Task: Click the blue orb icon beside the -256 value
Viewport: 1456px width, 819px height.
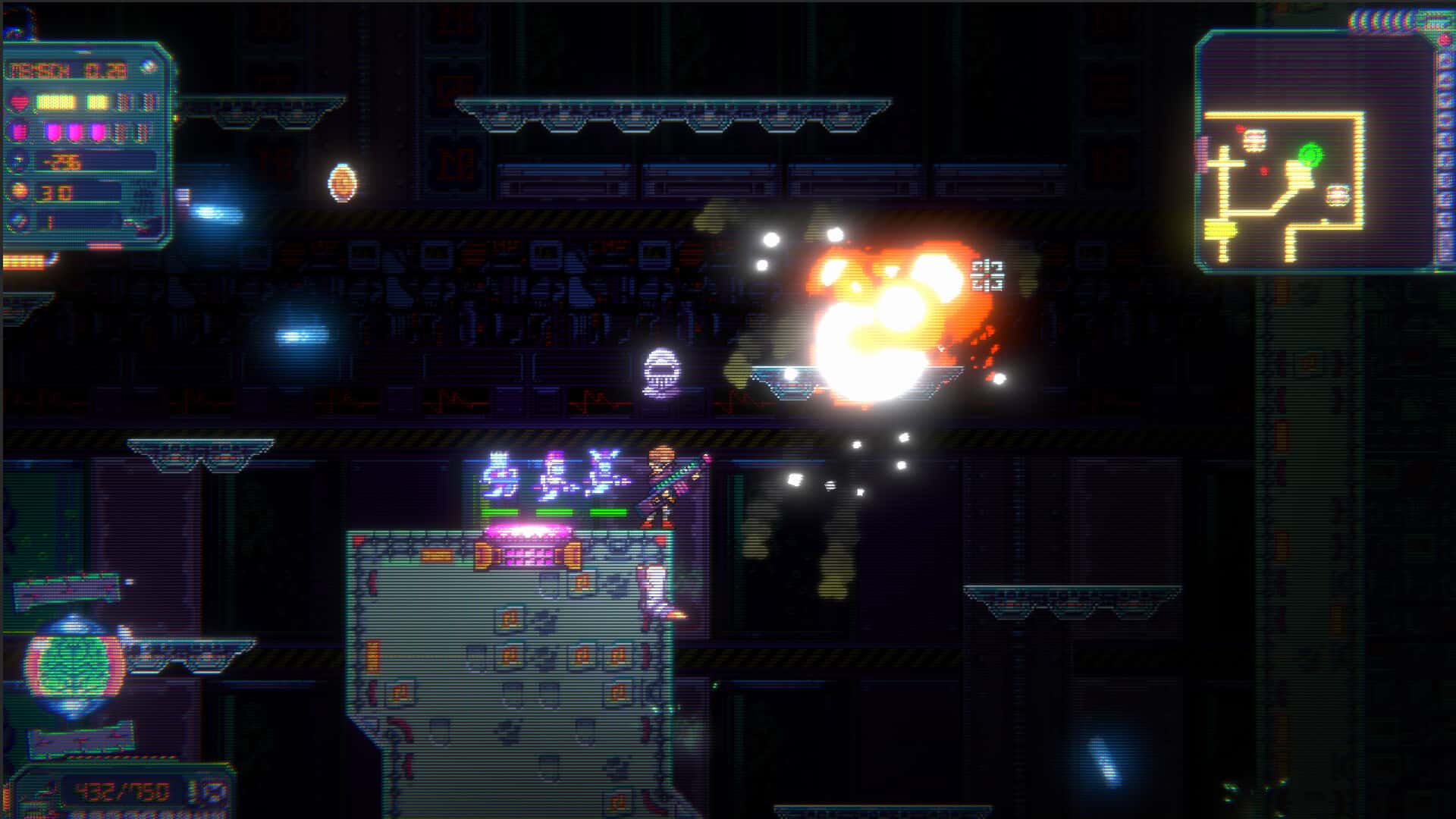Action: click(15, 161)
